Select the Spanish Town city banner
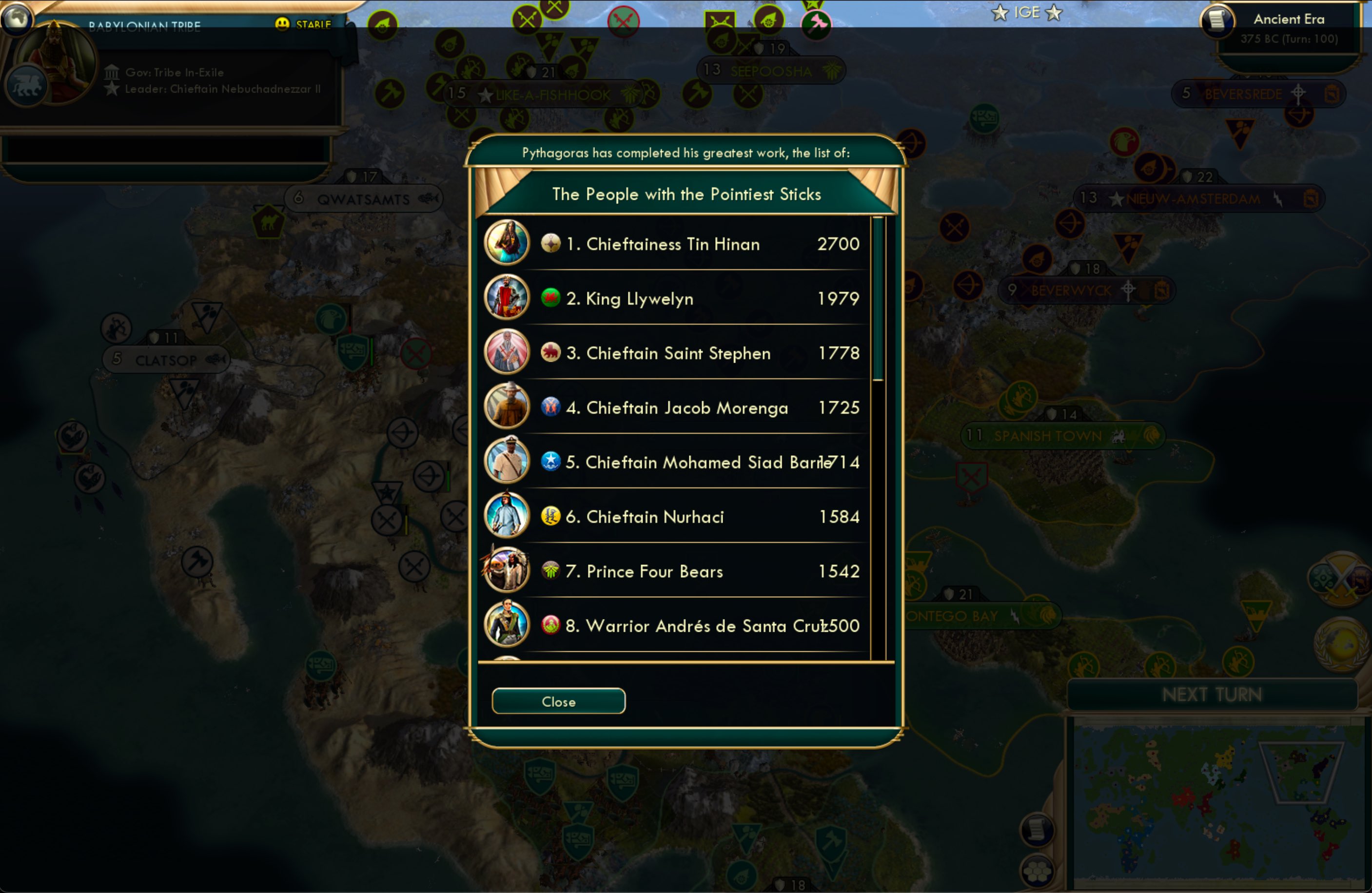This screenshot has height=893, width=1372. pos(1048,436)
